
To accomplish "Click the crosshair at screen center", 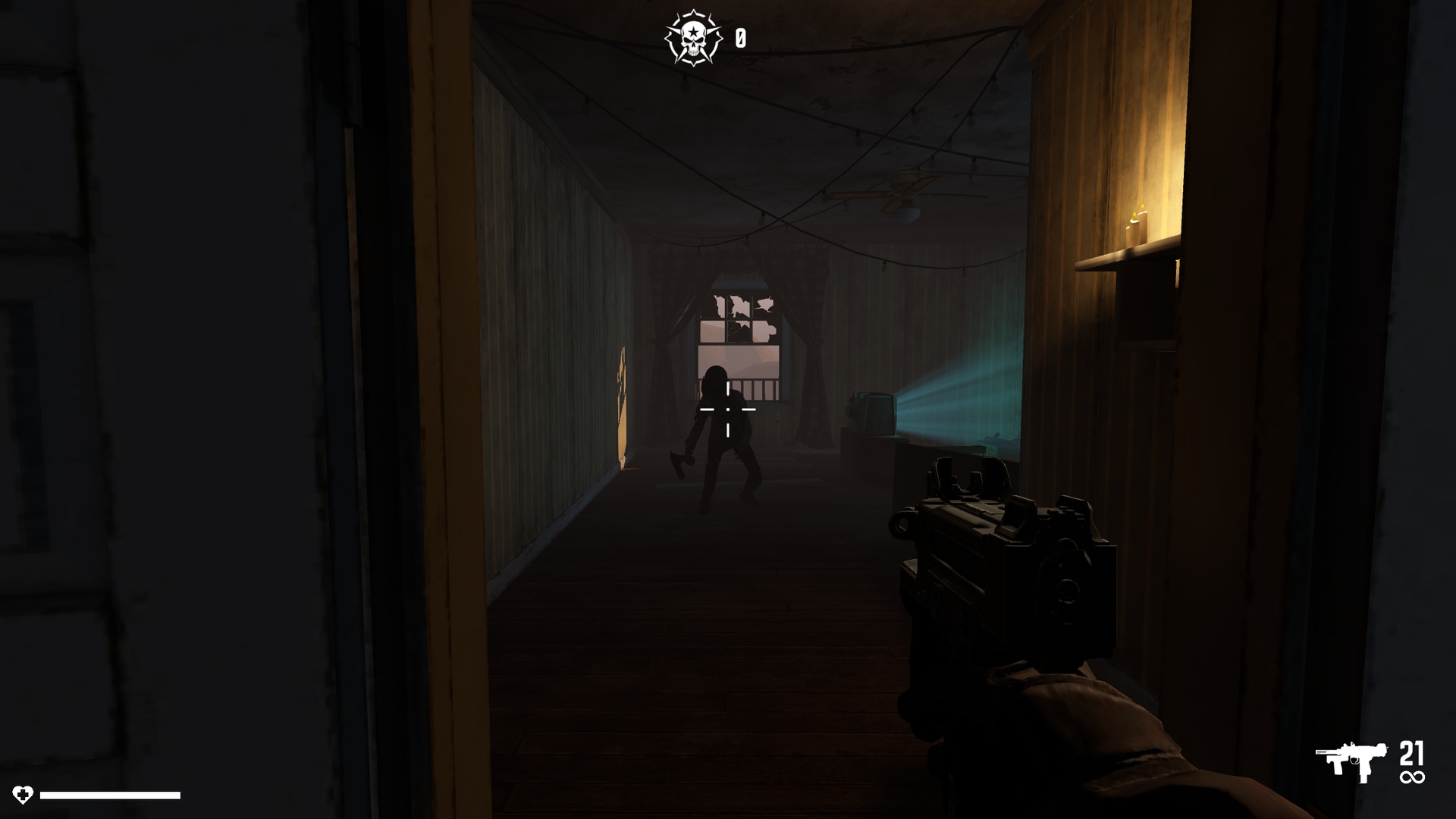I will (x=726, y=409).
